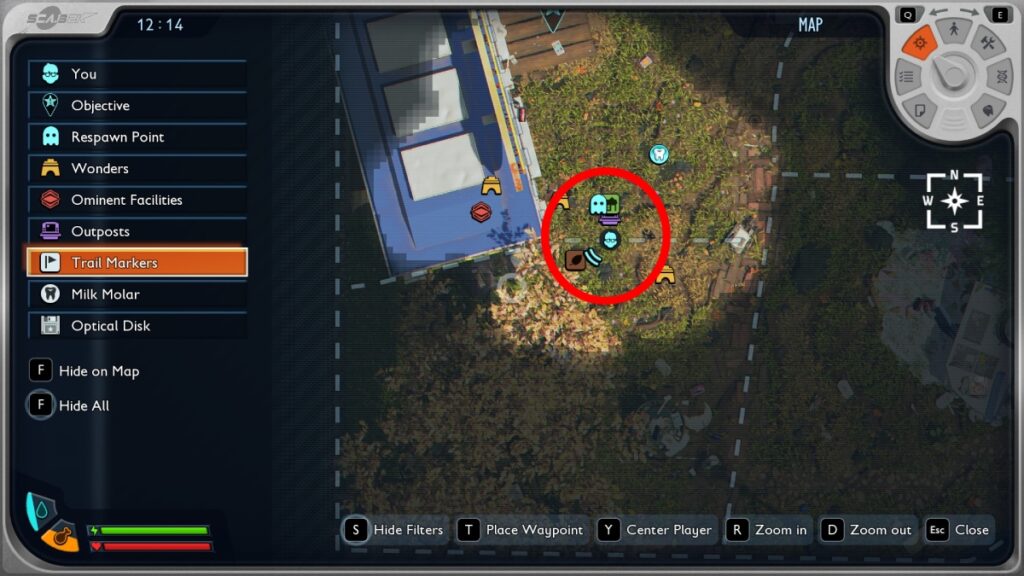Toggle Hide on Map for the selected filter

tap(85, 371)
